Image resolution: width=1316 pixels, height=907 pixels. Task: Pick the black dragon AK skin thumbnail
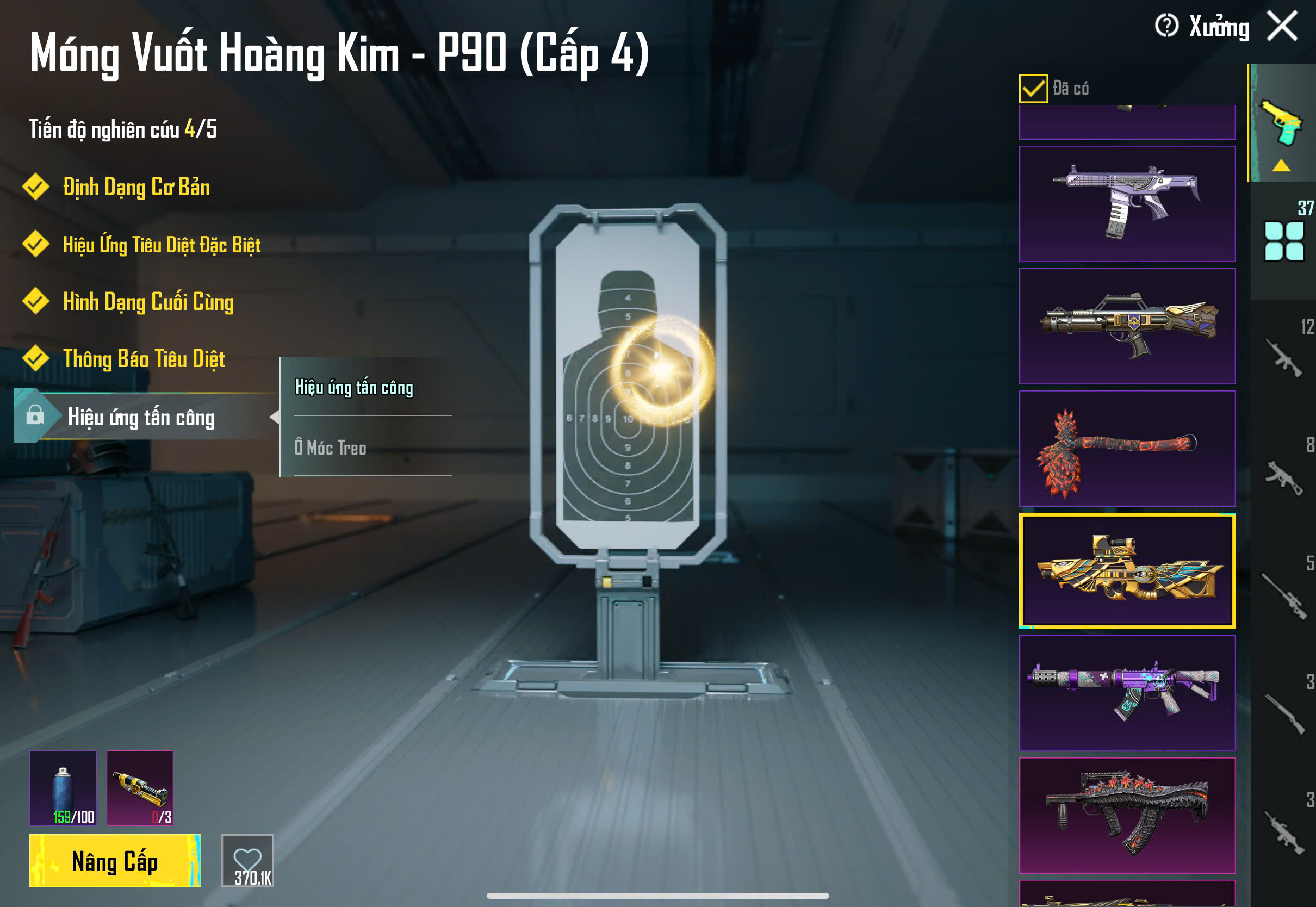click(x=1127, y=815)
